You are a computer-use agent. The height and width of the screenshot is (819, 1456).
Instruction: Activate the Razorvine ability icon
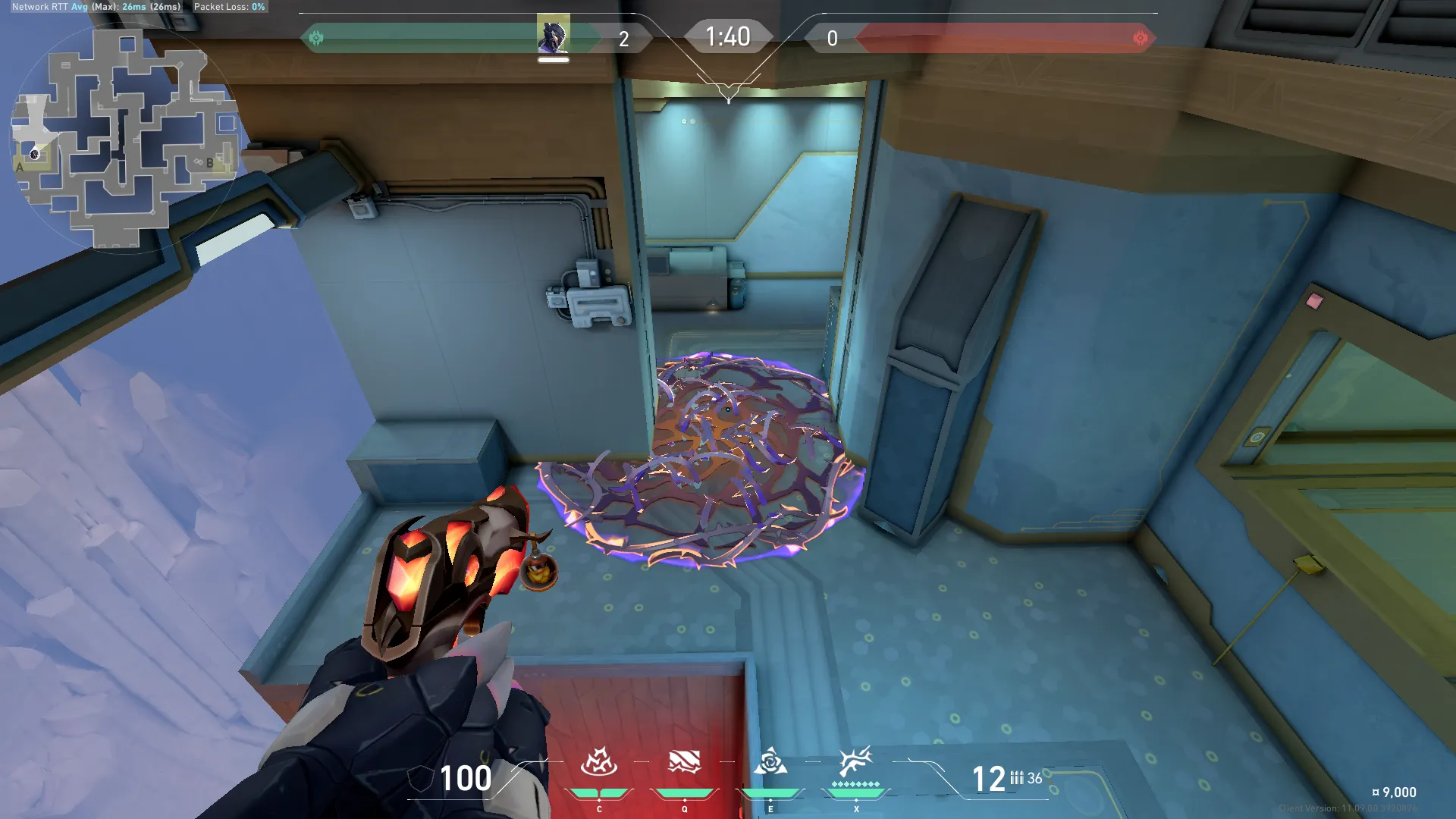(598, 762)
